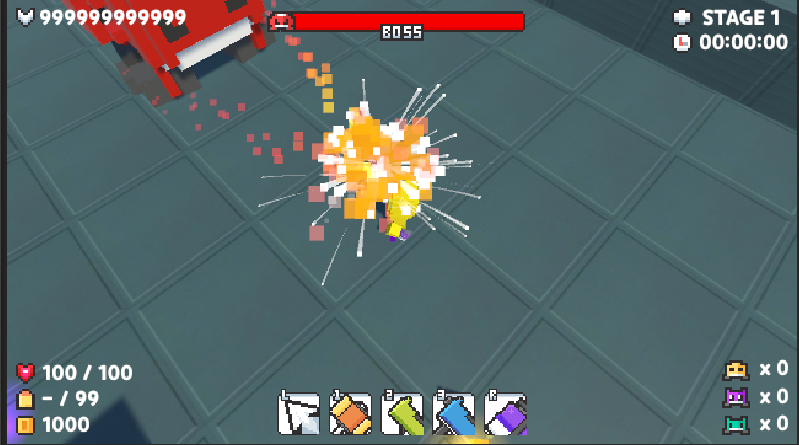The width and height of the screenshot is (799, 445).
Task: Select the orange weapon slot
Action: (351, 412)
